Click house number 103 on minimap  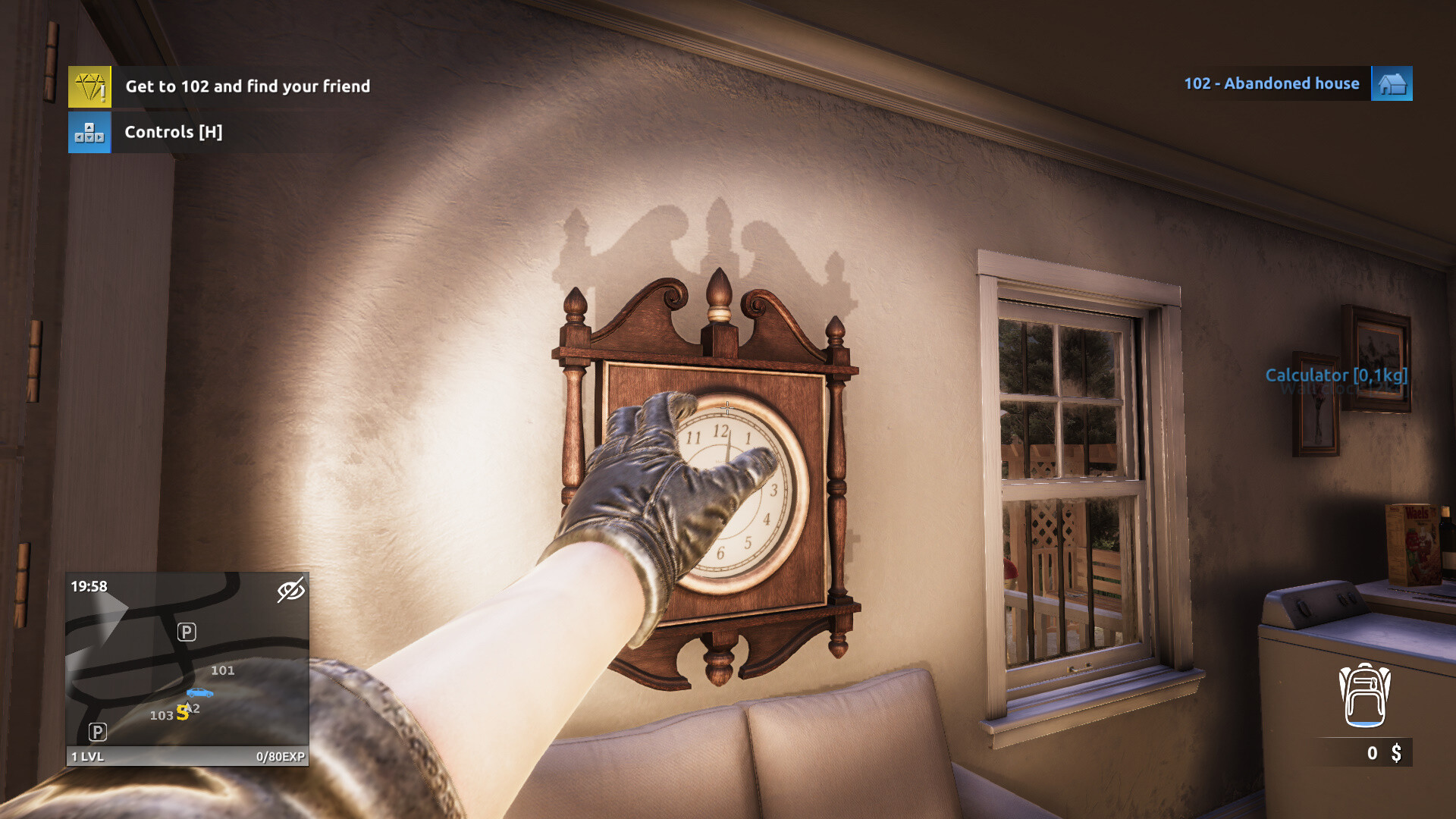162,715
